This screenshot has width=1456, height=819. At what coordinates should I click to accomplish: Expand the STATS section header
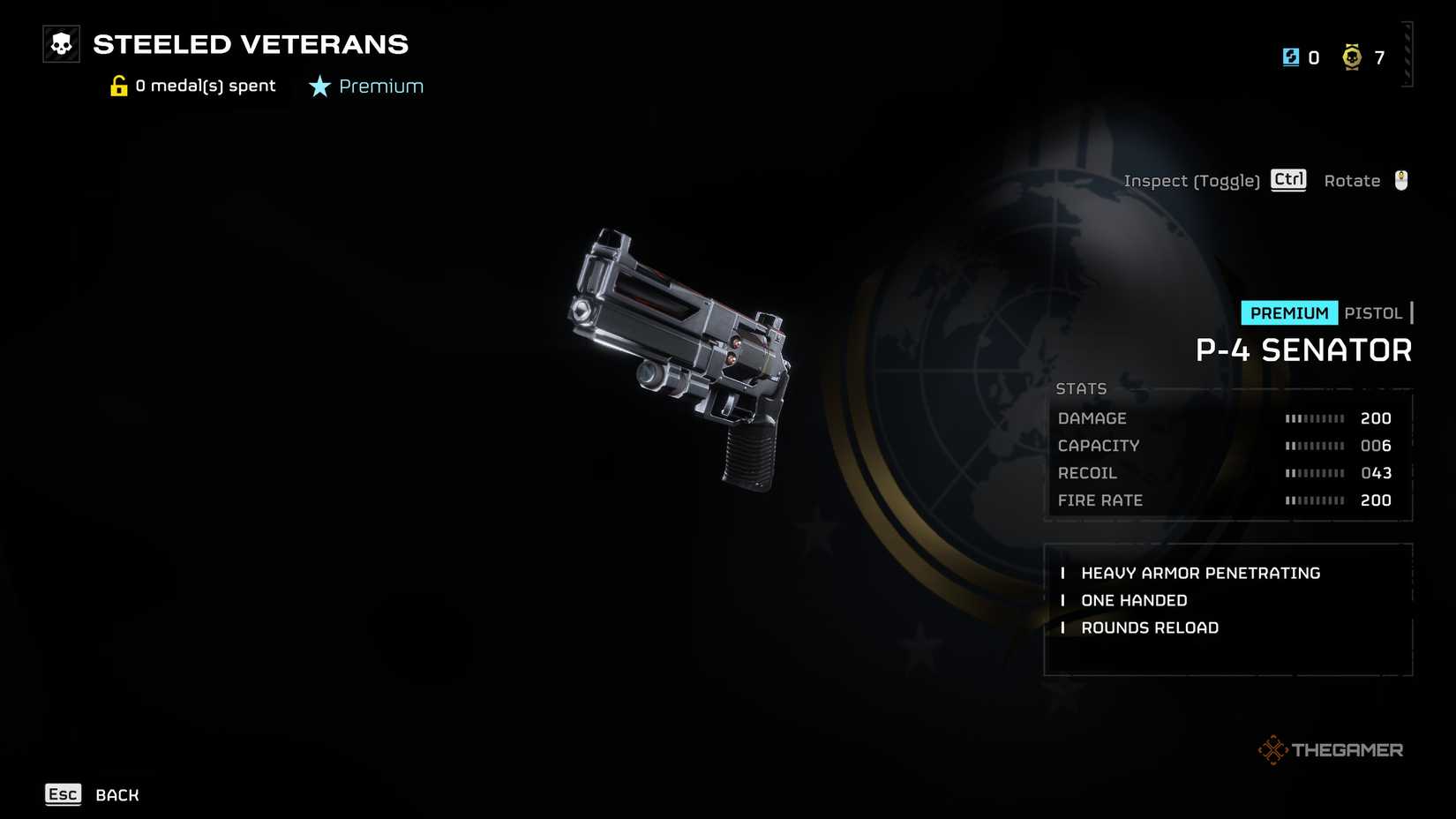tap(1081, 388)
